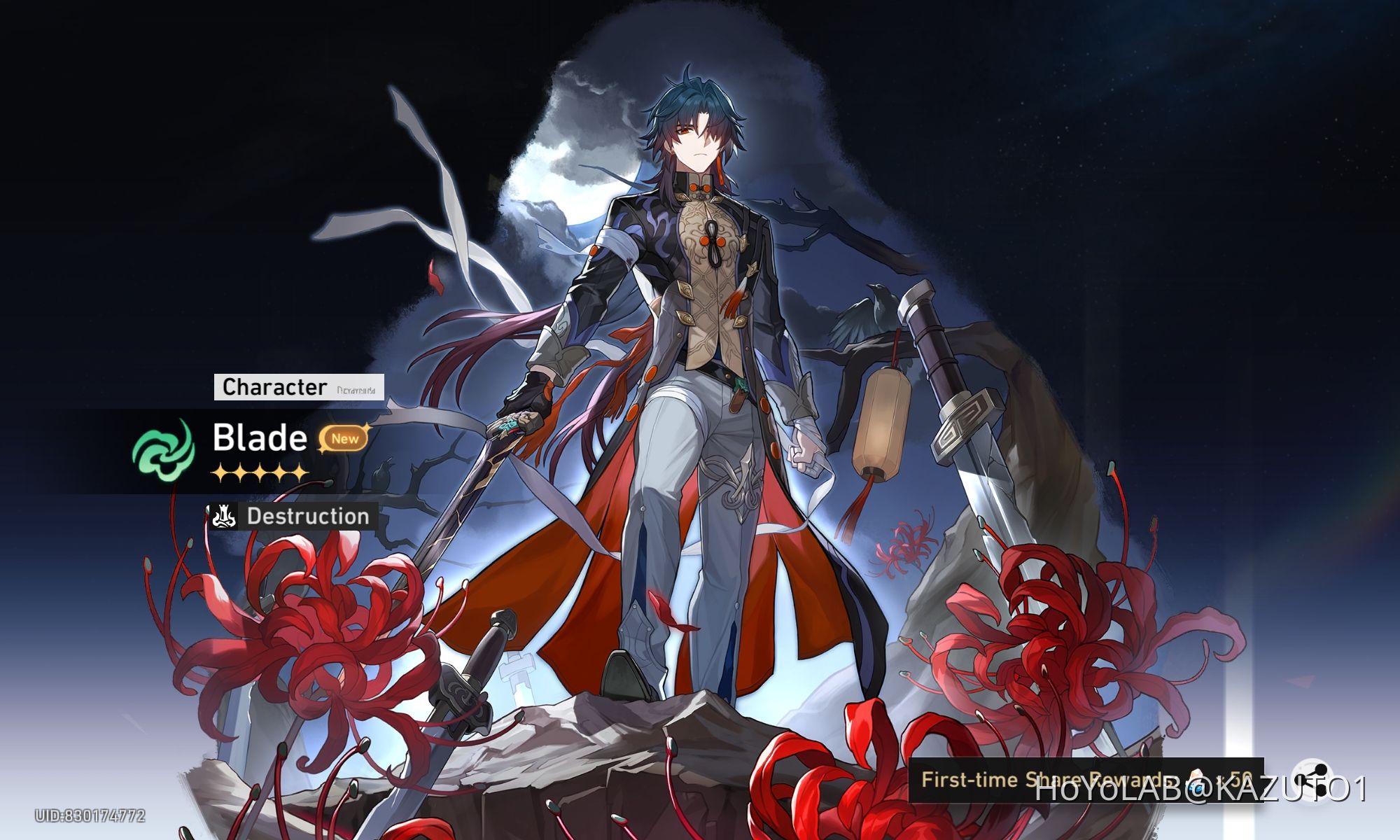Expand the Character header details
This screenshot has width=1400, height=840.
273,386
